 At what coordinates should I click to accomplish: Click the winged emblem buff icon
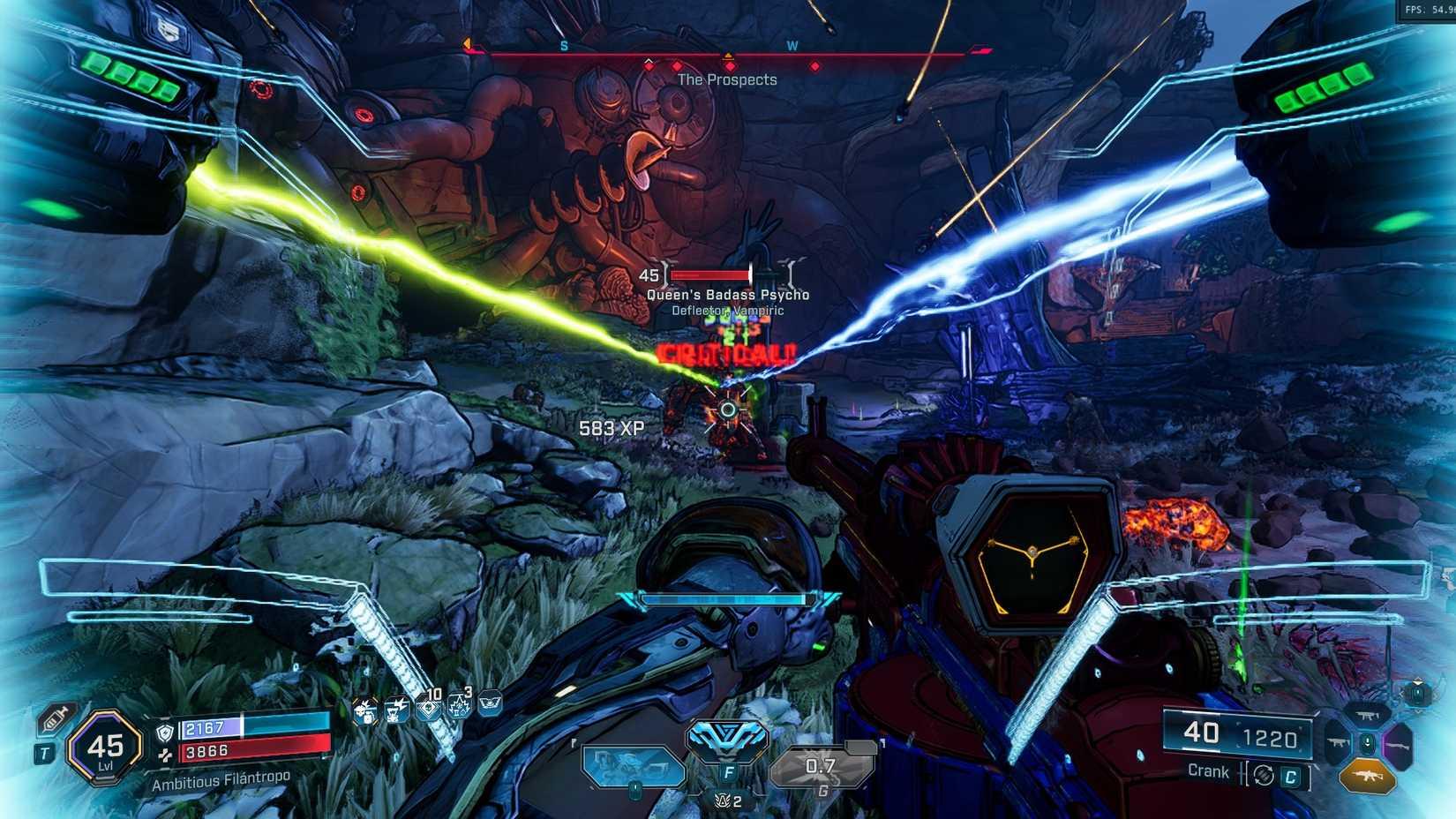(490, 703)
